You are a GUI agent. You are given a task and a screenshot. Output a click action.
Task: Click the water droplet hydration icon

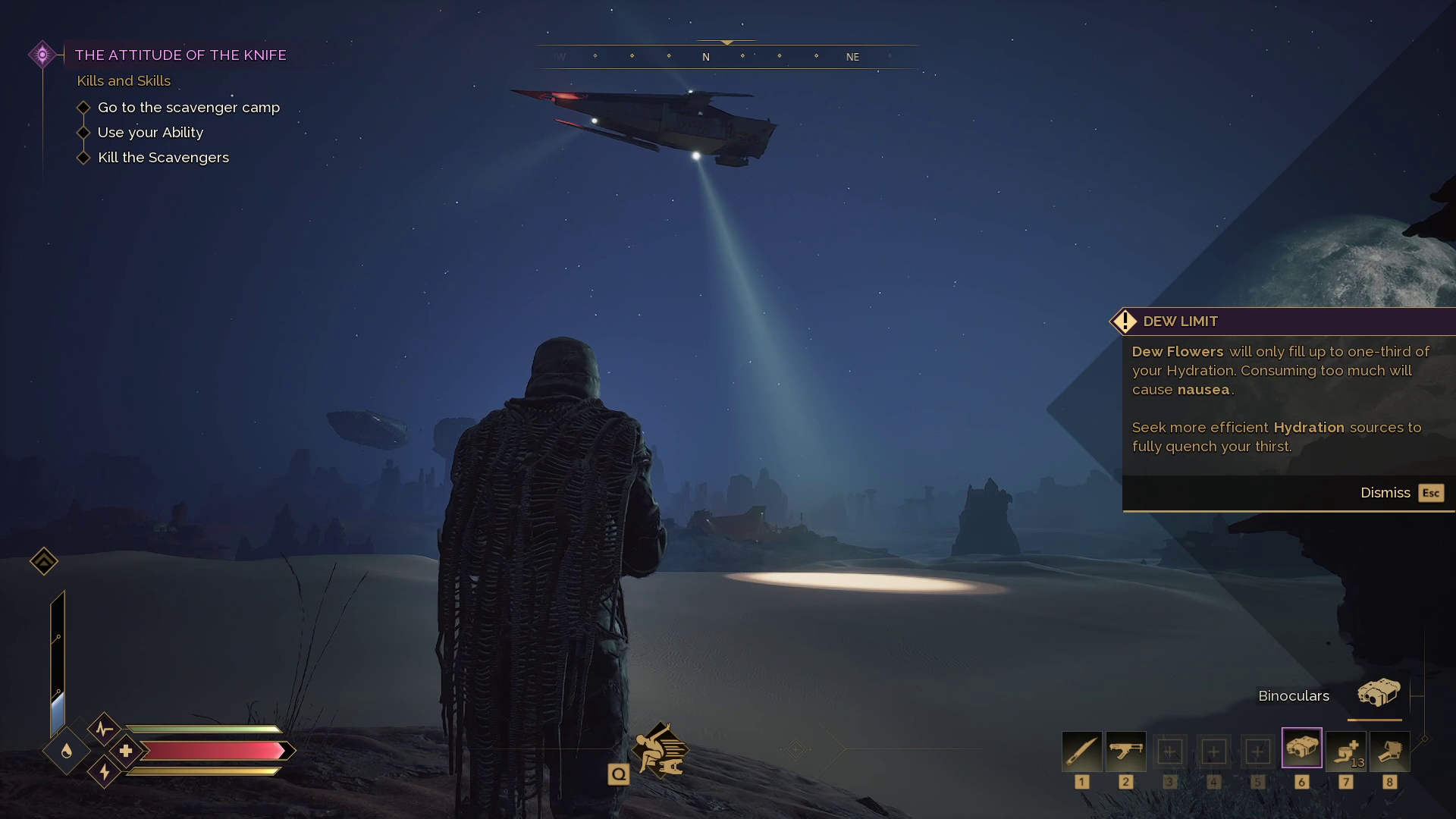click(67, 751)
